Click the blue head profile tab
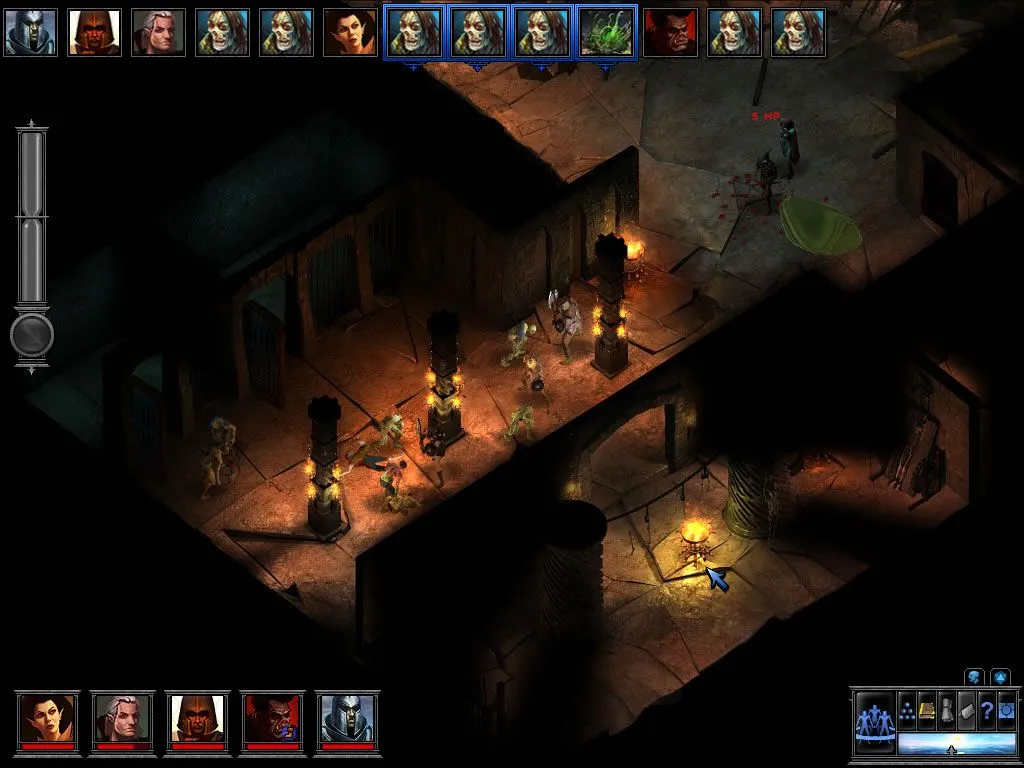This screenshot has height=768, width=1024. (973, 677)
